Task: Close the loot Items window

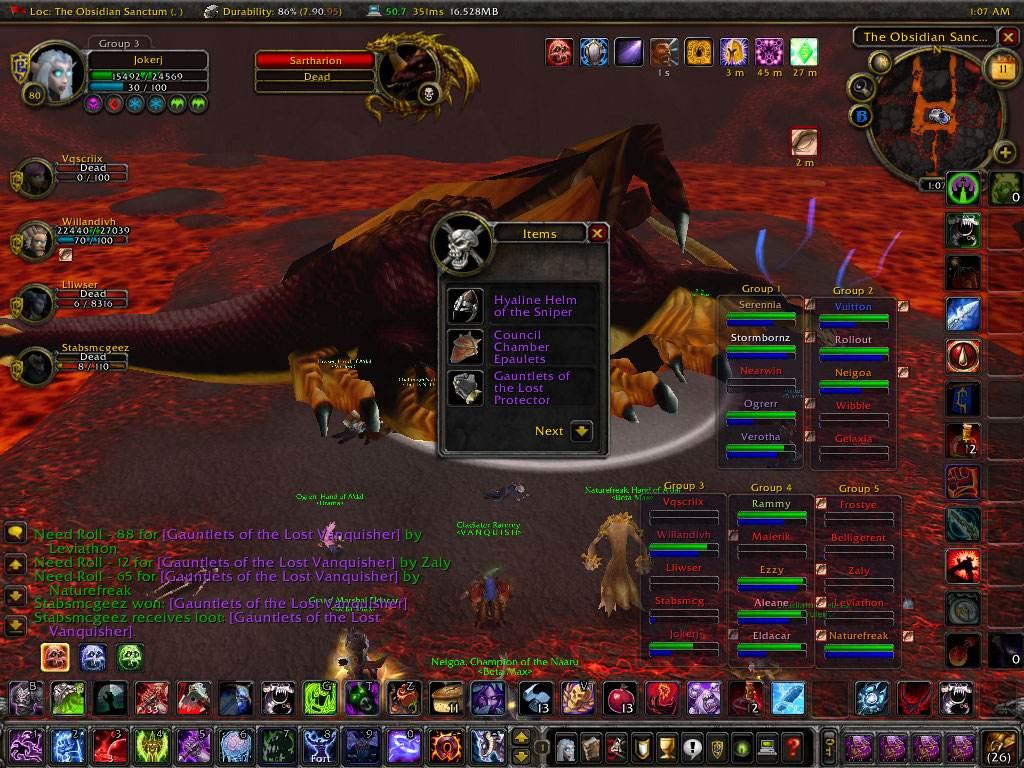Action: click(597, 233)
